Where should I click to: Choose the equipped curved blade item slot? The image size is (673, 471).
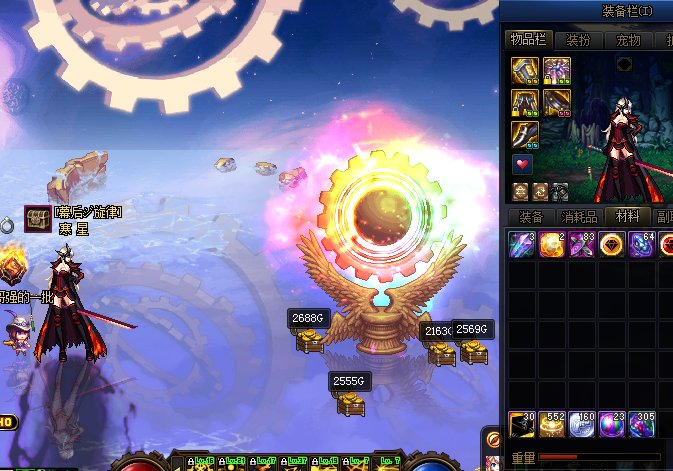(526, 134)
